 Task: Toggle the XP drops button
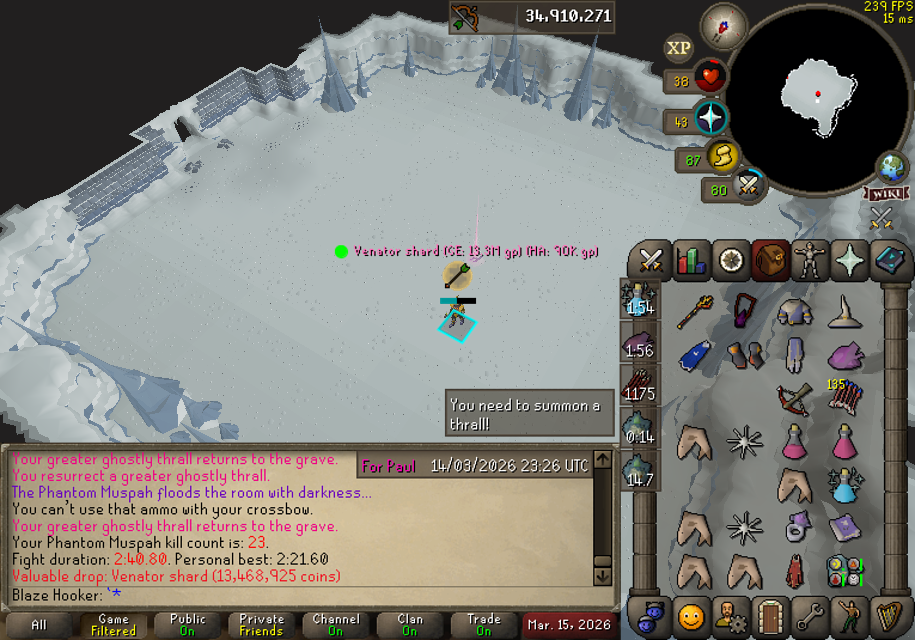click(679, 47)
